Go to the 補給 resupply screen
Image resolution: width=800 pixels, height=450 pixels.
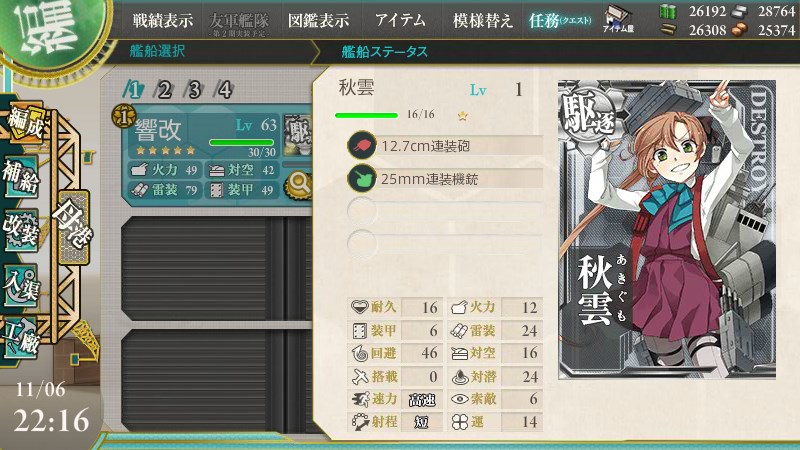(x=22, y=176)
